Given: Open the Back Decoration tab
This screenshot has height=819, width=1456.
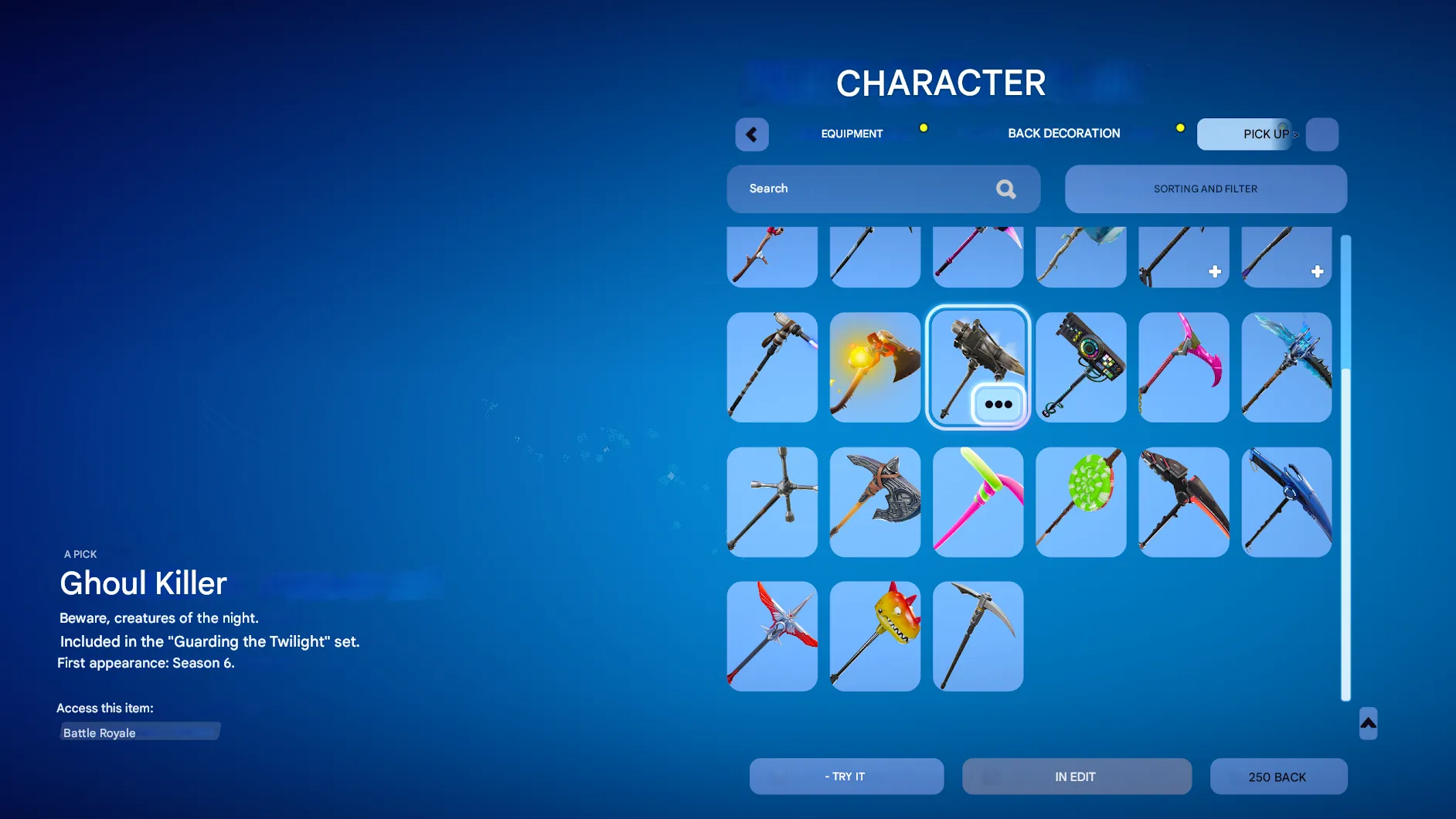Looking at the screenshot, I should coord(1063,133).
